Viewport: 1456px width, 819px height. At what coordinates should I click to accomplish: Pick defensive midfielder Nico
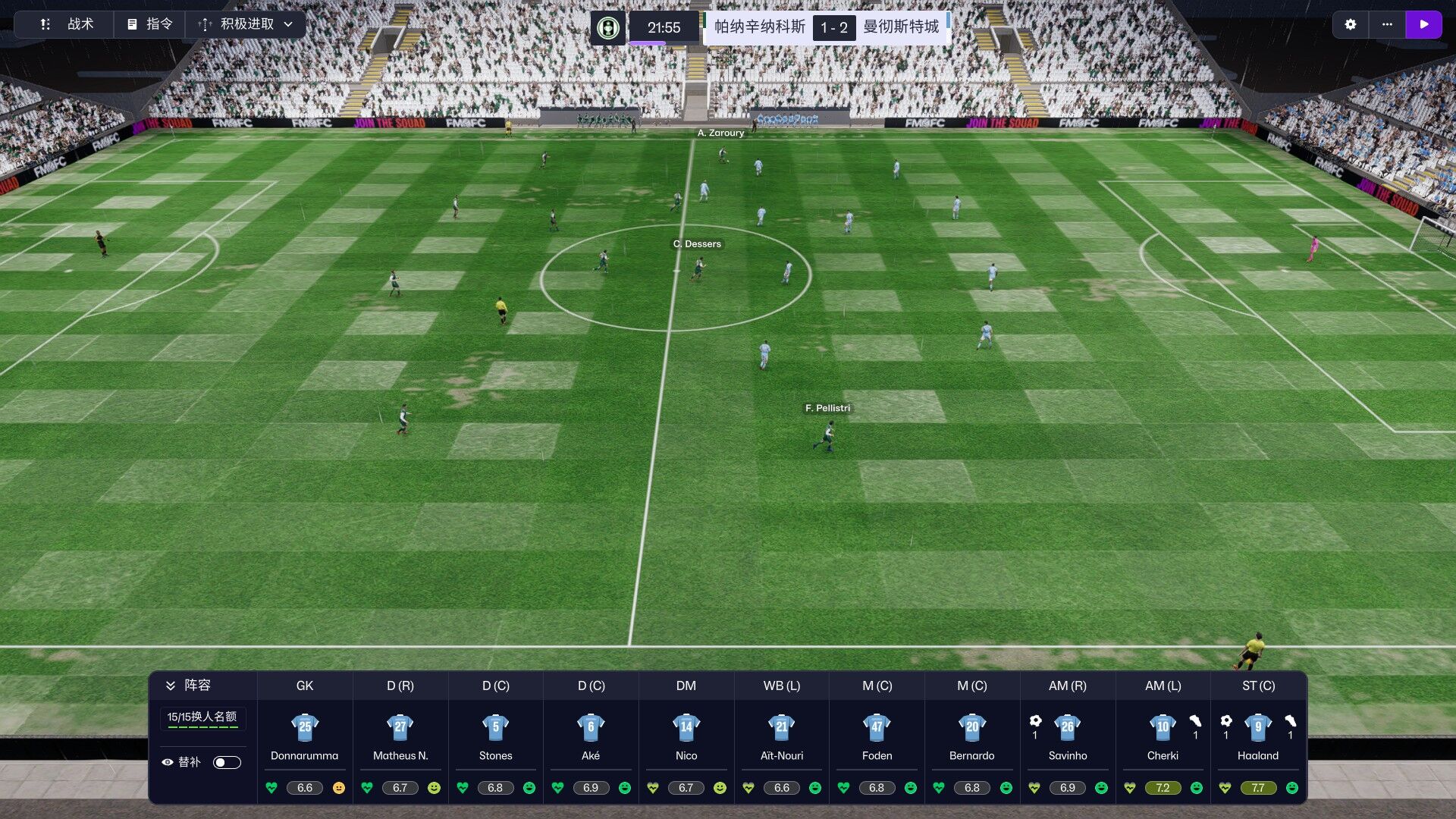click(x=686, y=736)
